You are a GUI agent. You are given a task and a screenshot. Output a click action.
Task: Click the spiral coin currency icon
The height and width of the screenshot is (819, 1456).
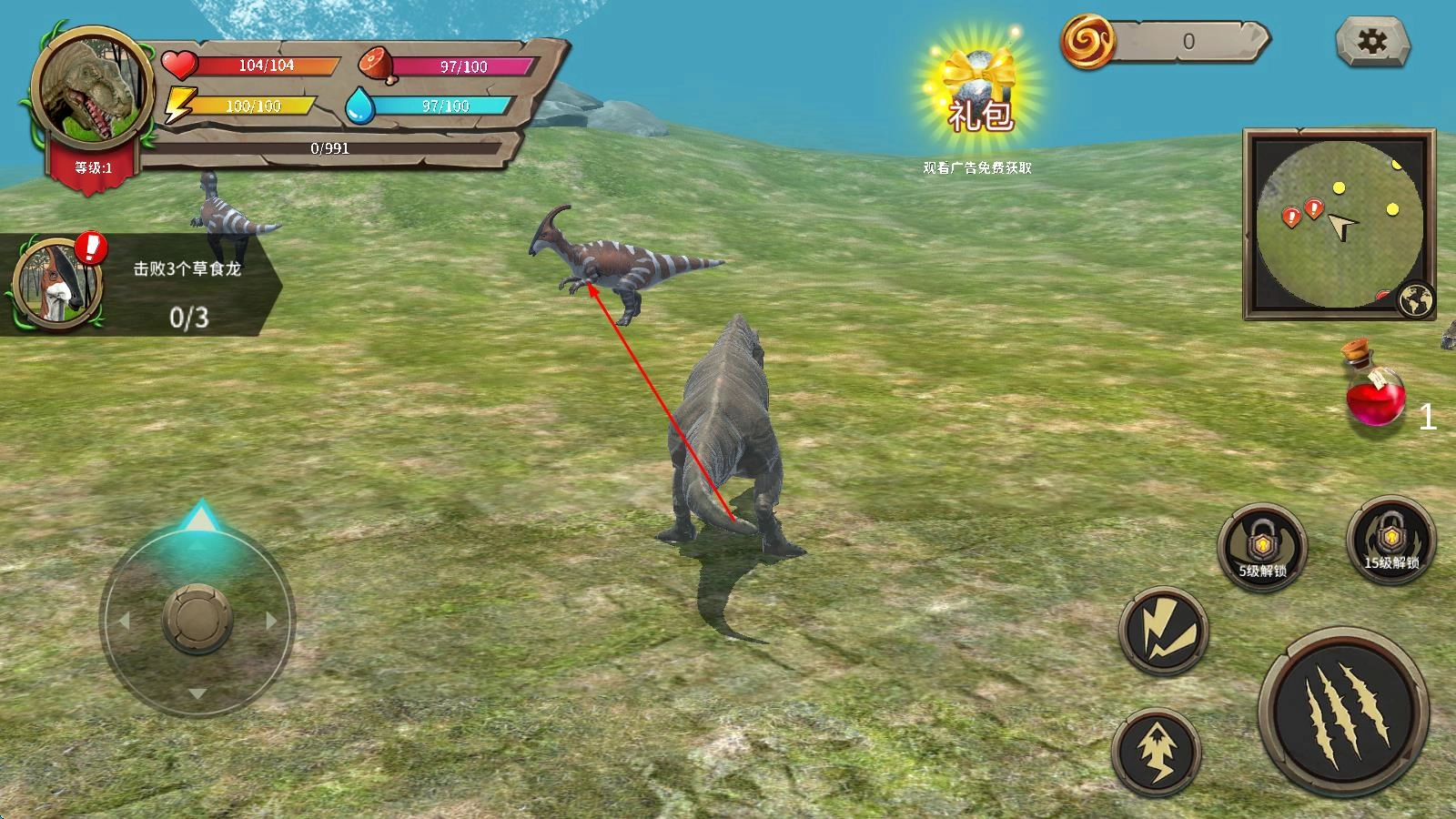[1088, 41]
